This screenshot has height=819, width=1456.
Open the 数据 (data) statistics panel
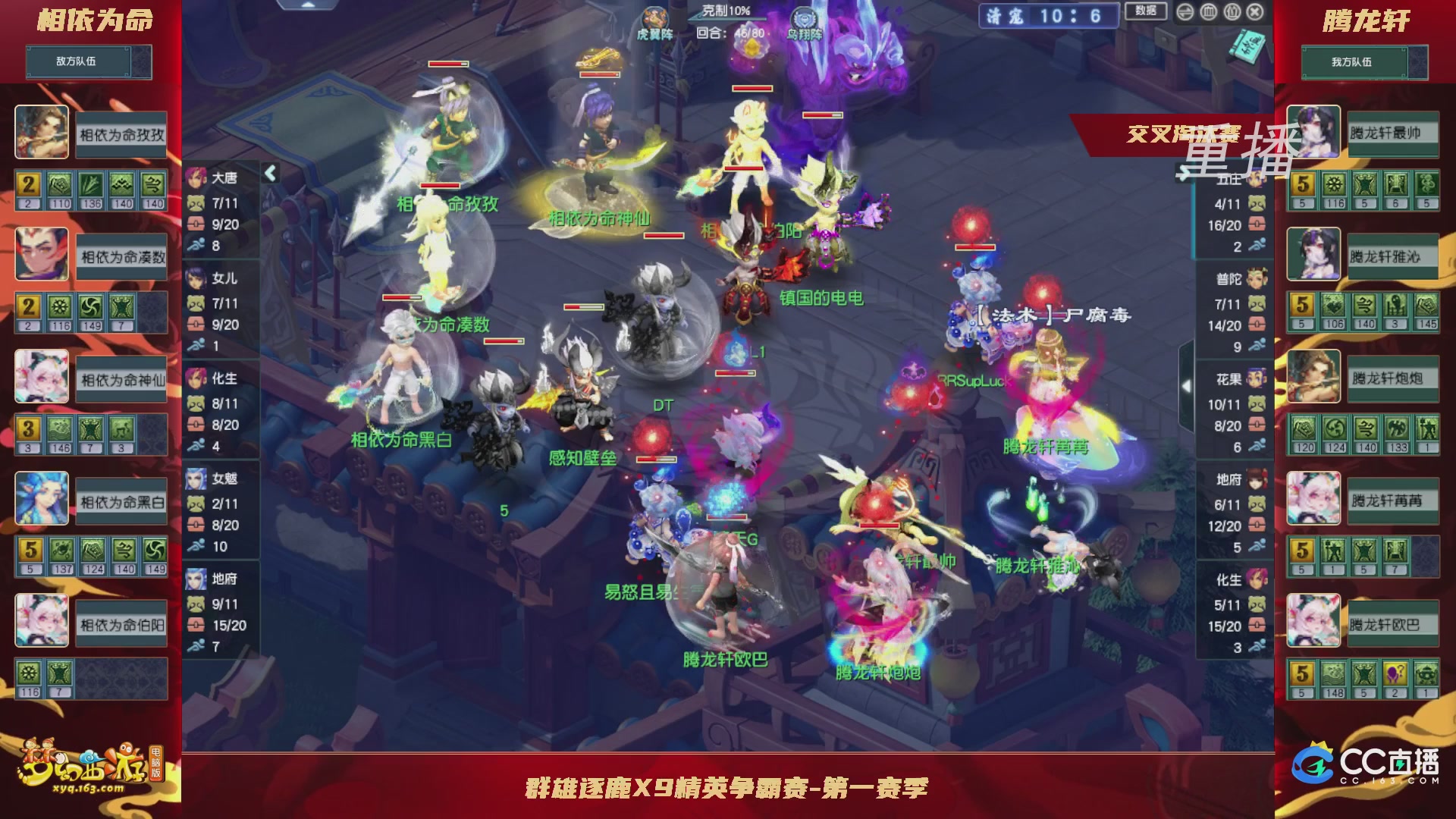click(x=1147, y=11)
